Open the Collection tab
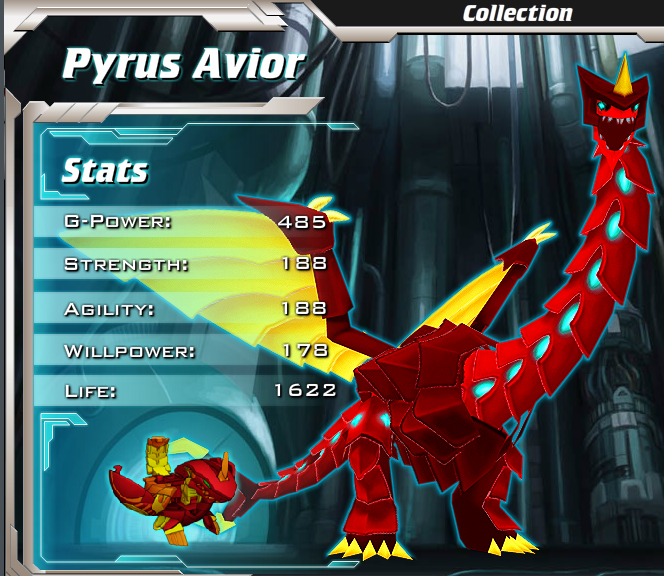The width and height of the screenshot is (664, 576). coord(517,13)
